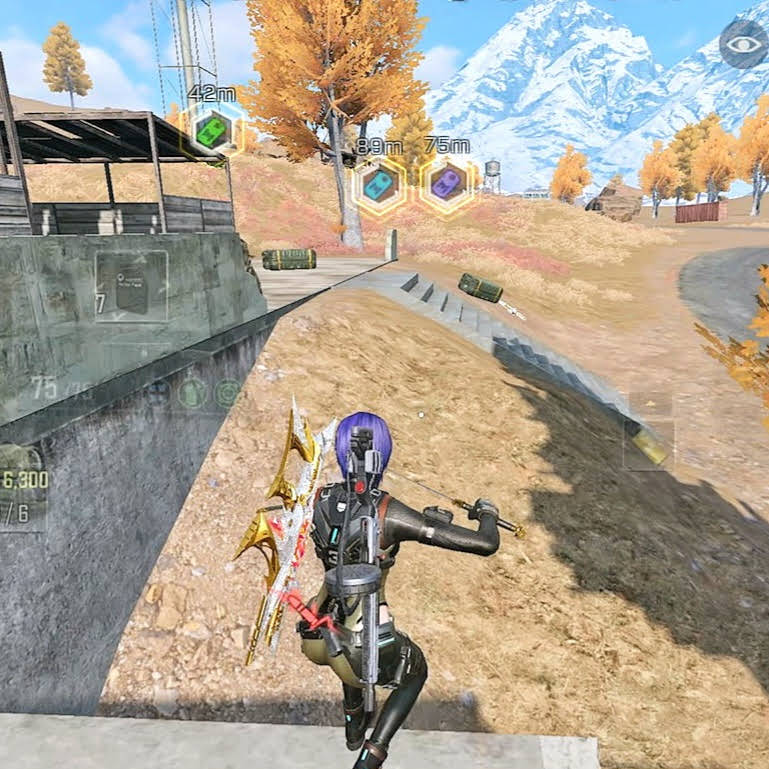Image resolution: width=769 pixels, height=769 pixels.
Task: Tap the green circular target icon
Action: tap(228, 393)
